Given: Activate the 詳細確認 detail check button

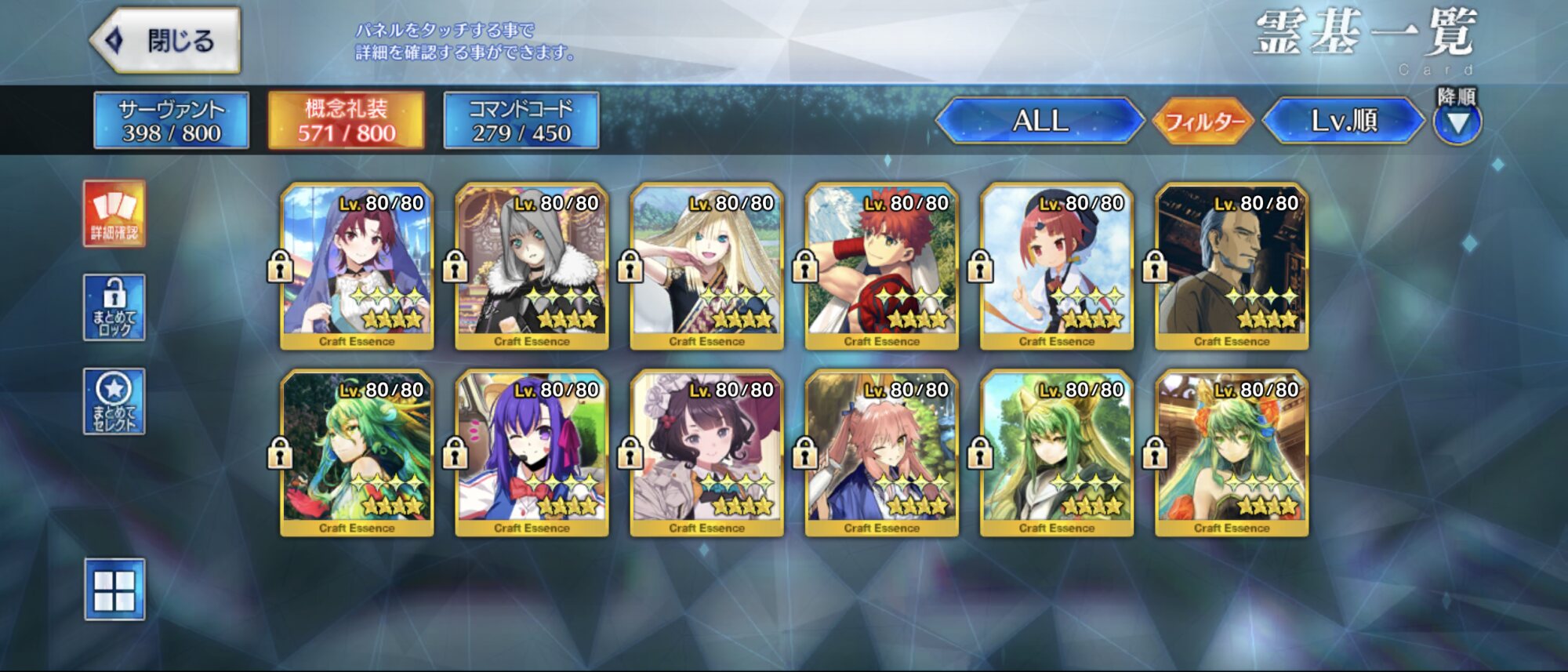Looking at the screenshot, I should pyautogui.click(x=114, y=213).
